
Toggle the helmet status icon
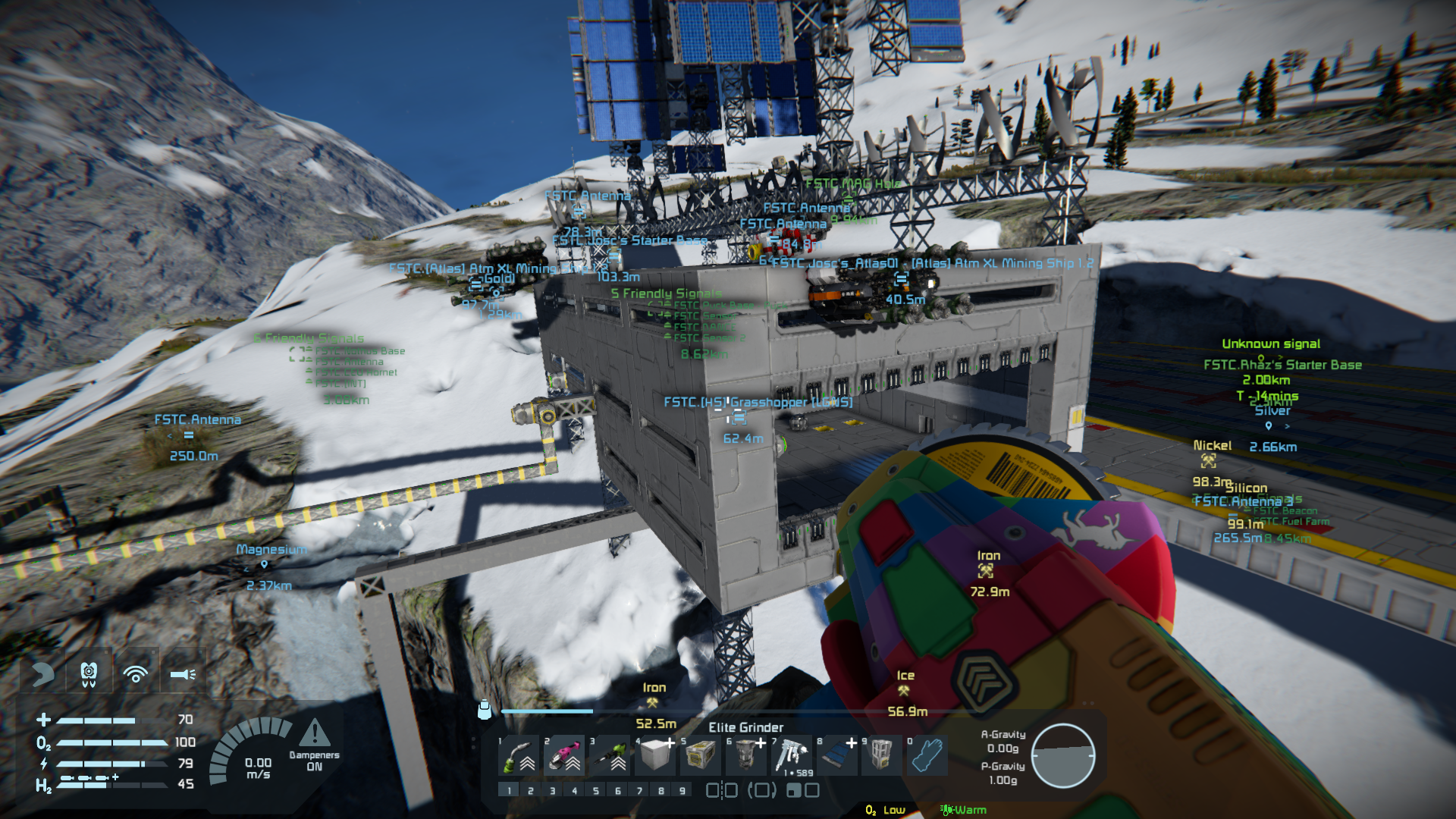(42, 673)
